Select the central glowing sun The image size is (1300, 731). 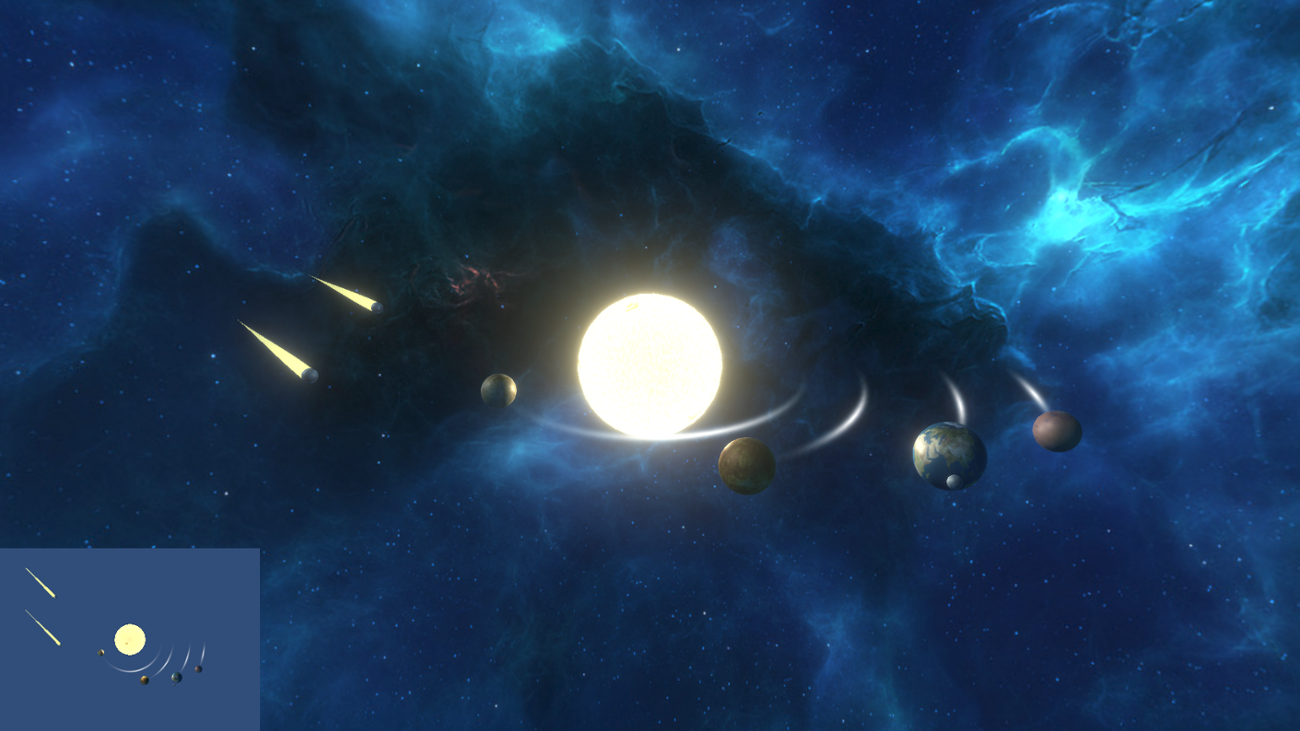[650, 365]
